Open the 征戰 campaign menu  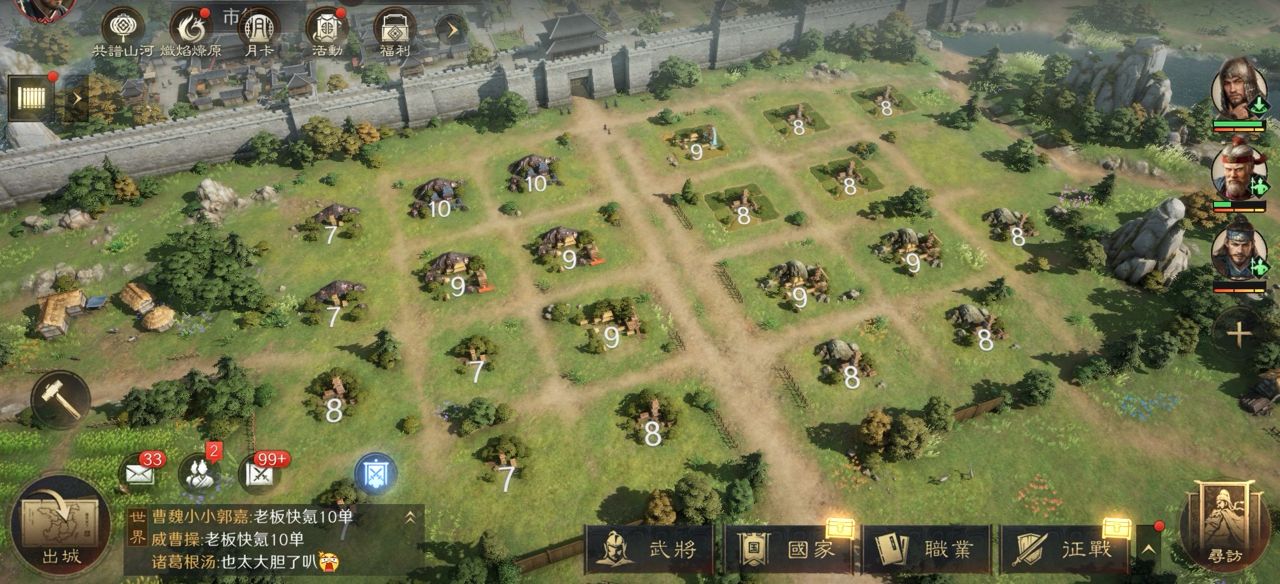[x=1065, y=549]
